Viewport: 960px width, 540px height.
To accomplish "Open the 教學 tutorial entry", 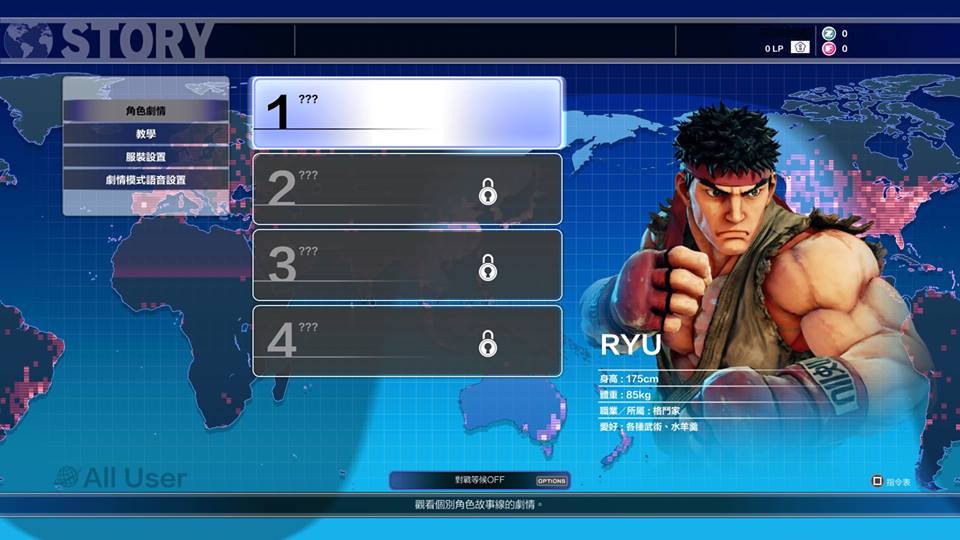I will point(146,134).
